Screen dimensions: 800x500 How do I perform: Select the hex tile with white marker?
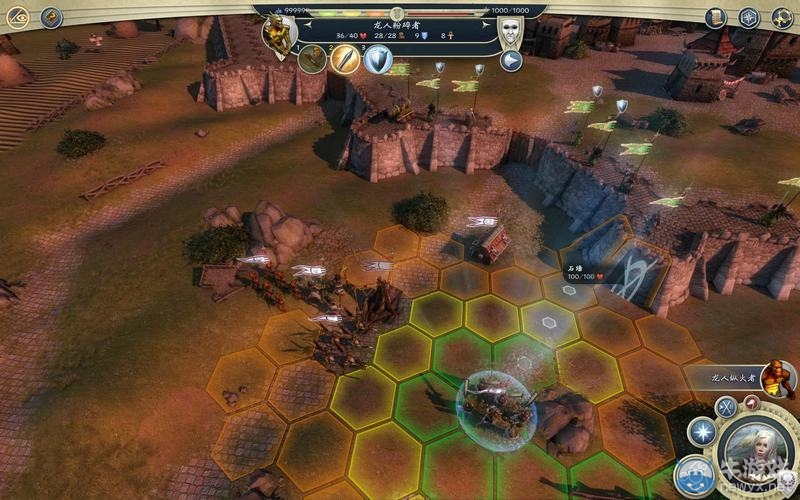point(548,324)
